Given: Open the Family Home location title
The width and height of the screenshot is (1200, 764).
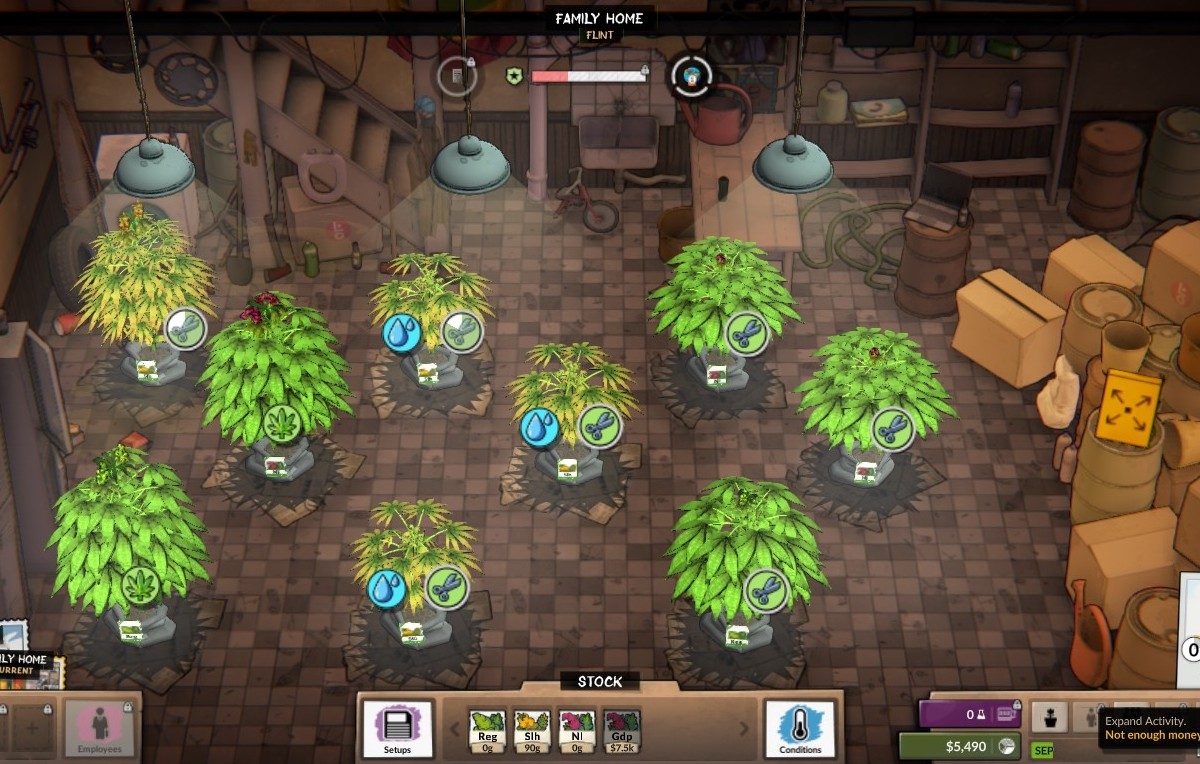Looking at the screenshot, I should pos(600,19).
